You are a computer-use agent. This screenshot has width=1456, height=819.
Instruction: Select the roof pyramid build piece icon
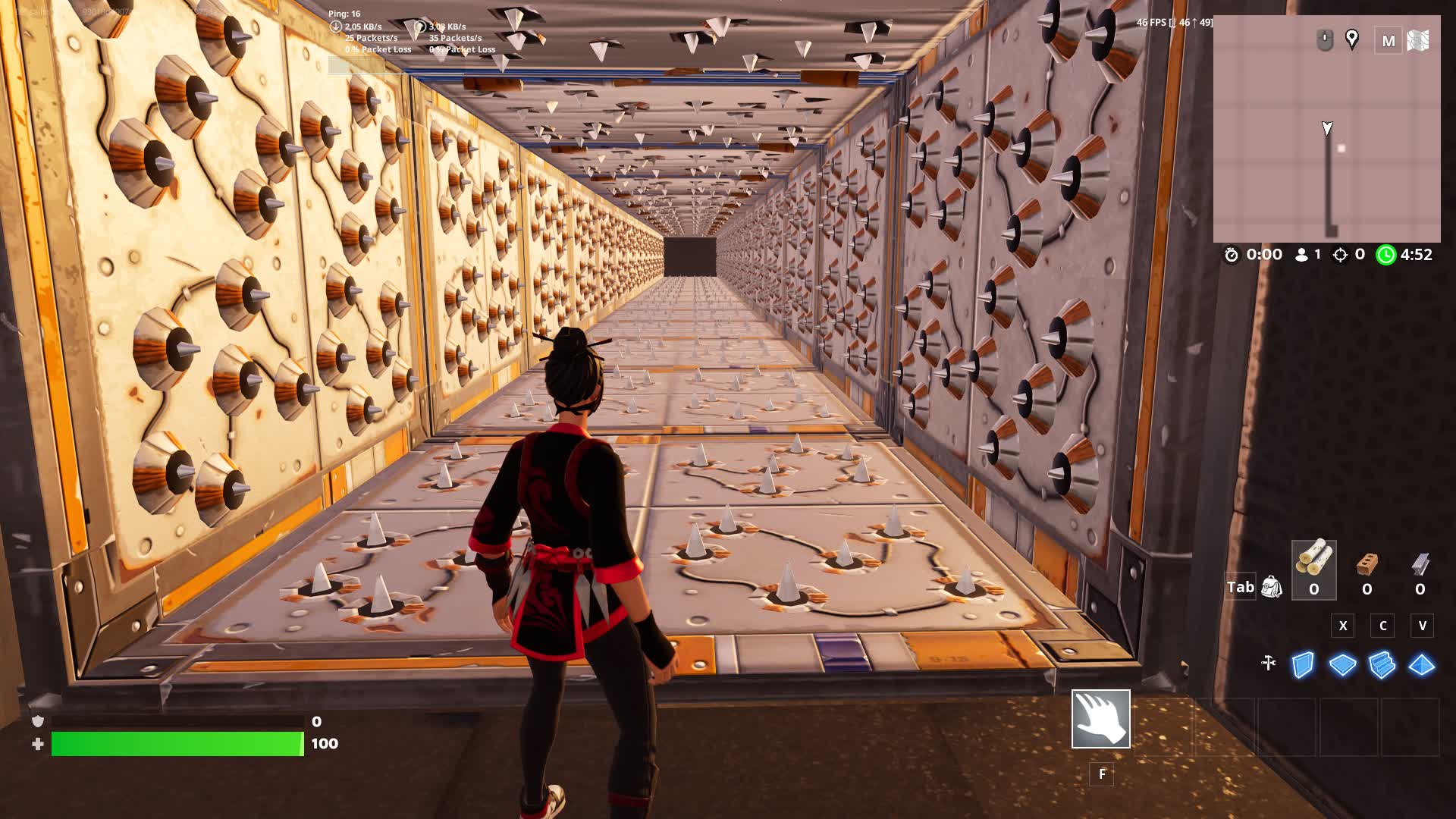(x=1421, y=664)
